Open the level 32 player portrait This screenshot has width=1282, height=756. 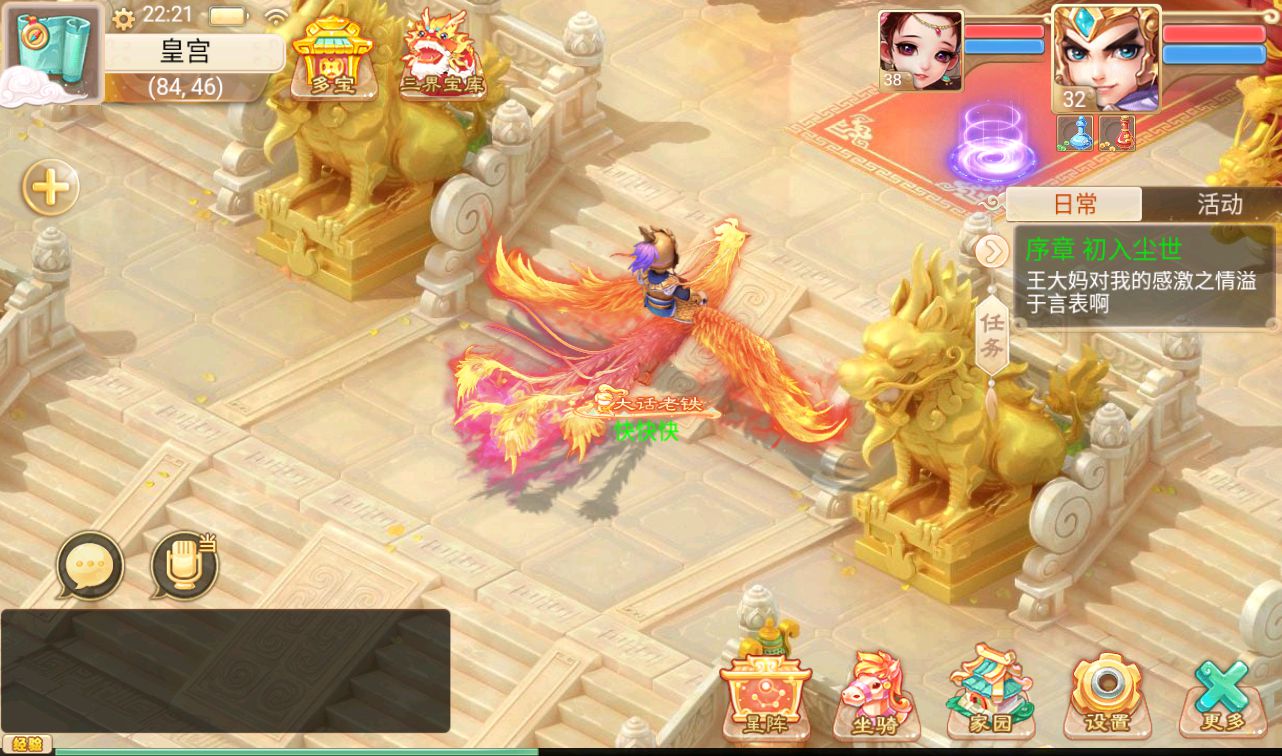coord(1105,58)
